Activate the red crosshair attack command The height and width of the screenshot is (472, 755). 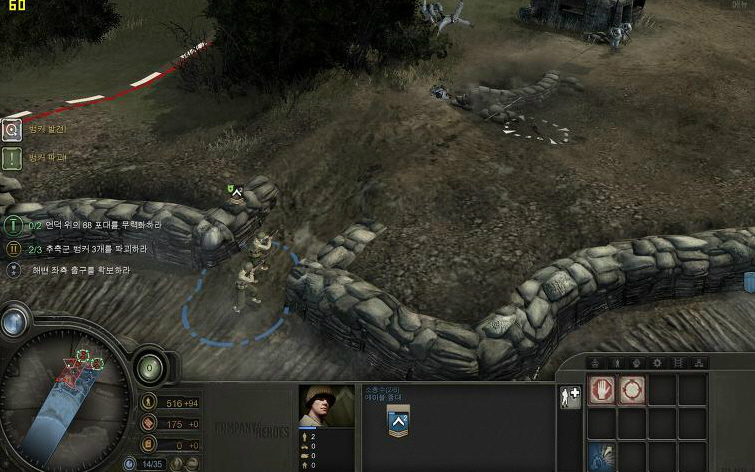pyautogui.click(x=632, y=390)
